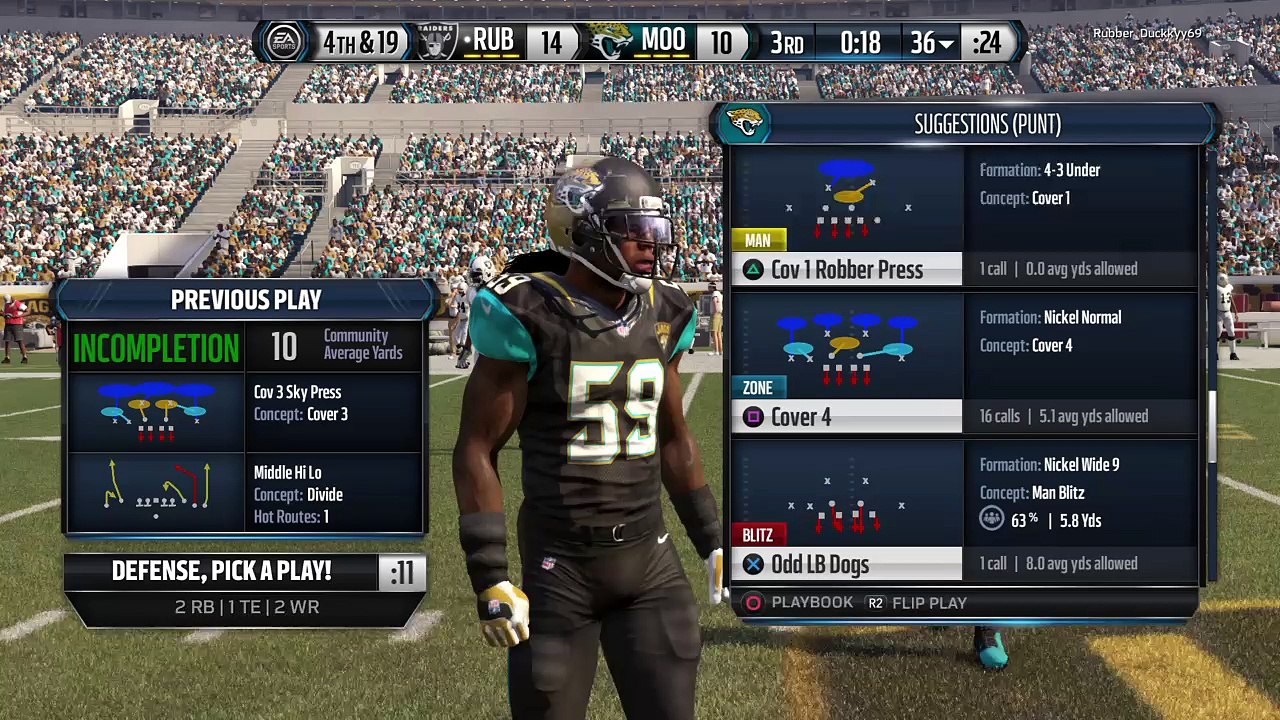
Task: Click the Middle Hi Lo previous play diagram
Action: [155, 490]
